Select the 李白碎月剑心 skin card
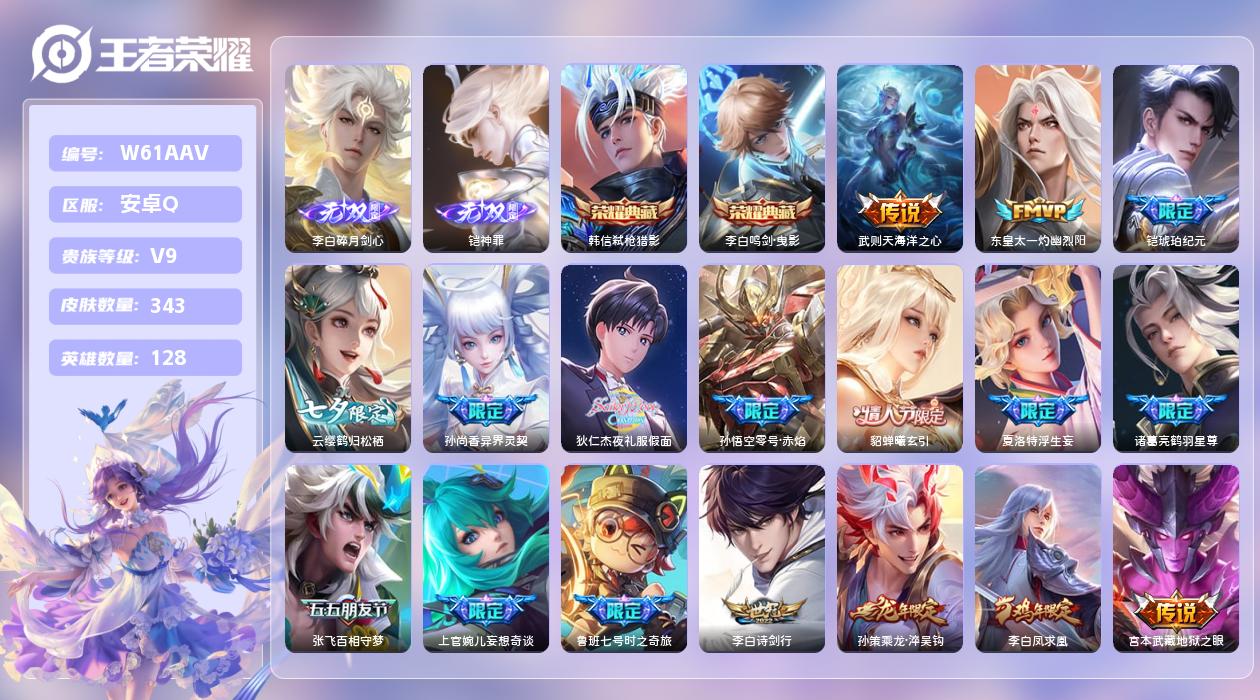This screenshot has width=1260, height=700. click(348, 158)
